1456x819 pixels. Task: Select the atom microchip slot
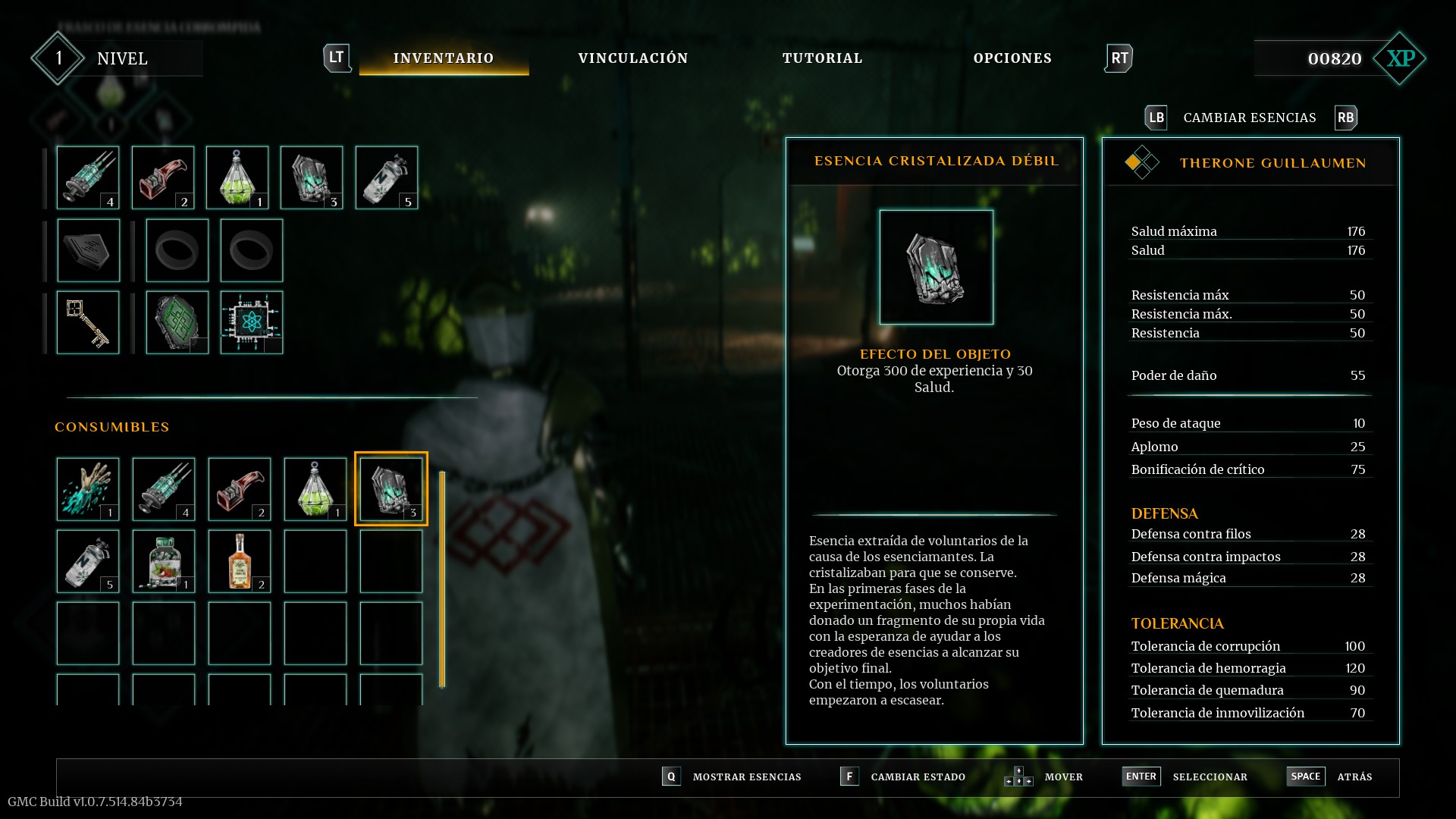click(252, 322)
